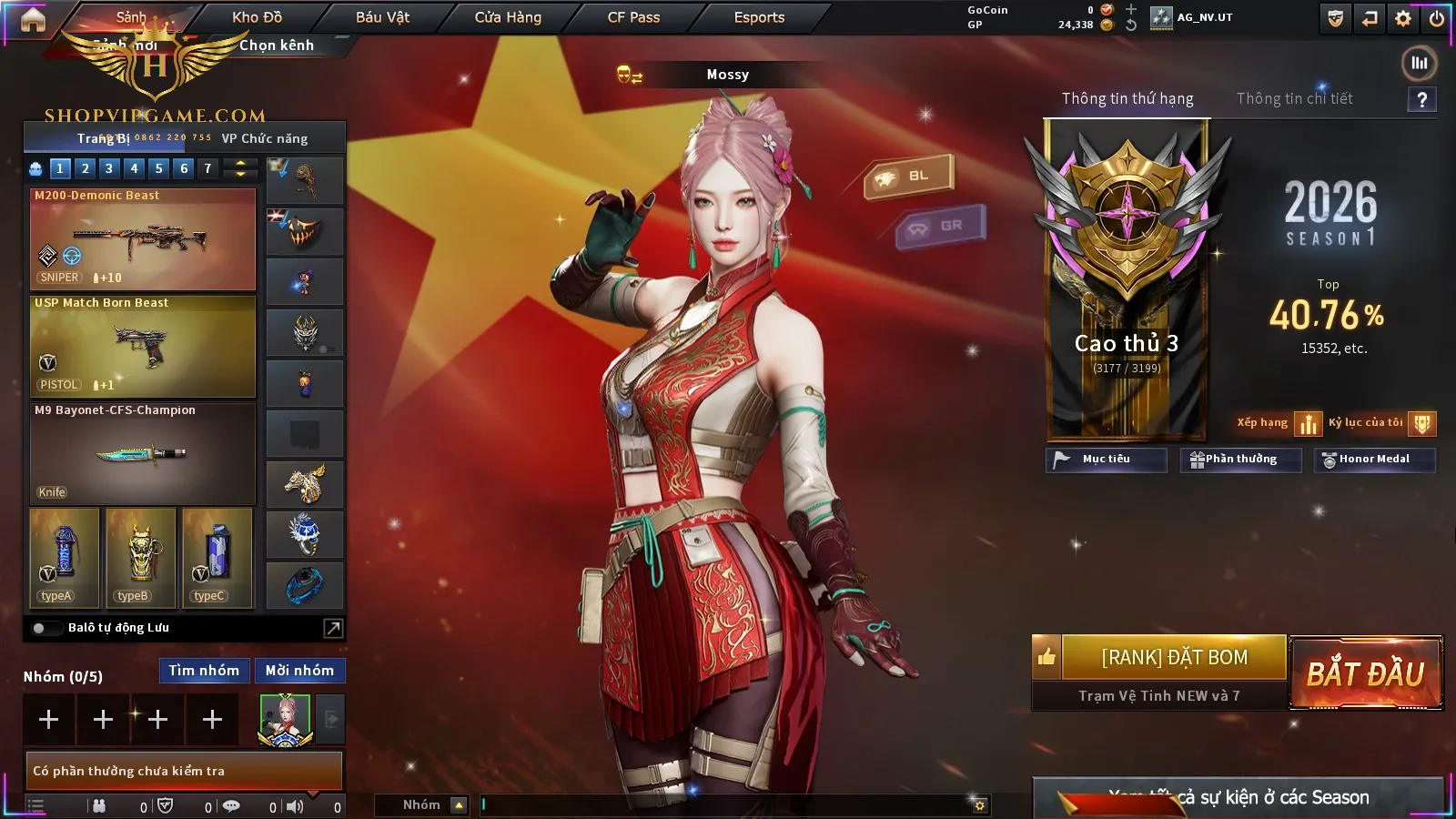Viewport: 1456px width, 819px height.
Task: Choose the M9 Bayonet-CFS-Champion knife slot
Action: click(143, 454)
